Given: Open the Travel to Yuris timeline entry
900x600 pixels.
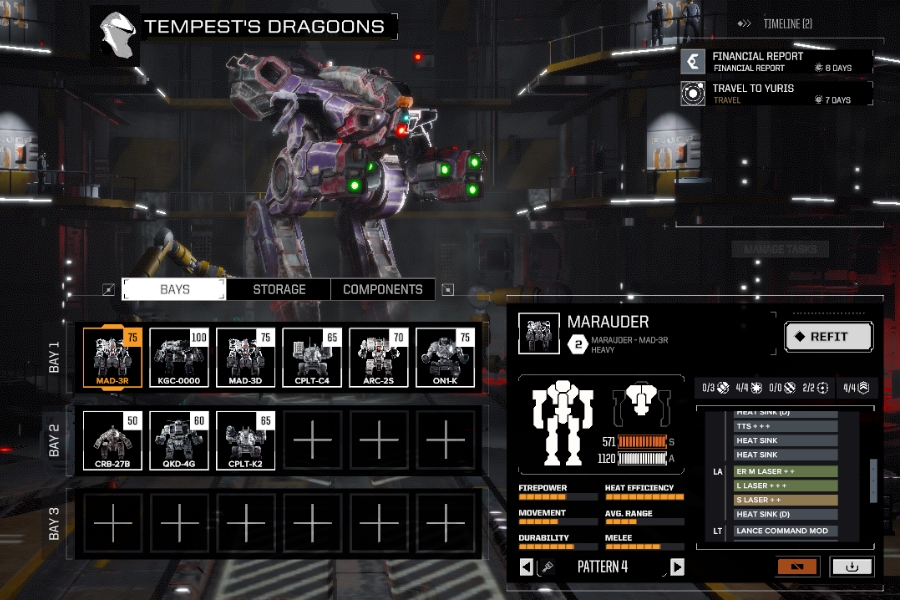Looking at the screenshot, I should (776, 94).
